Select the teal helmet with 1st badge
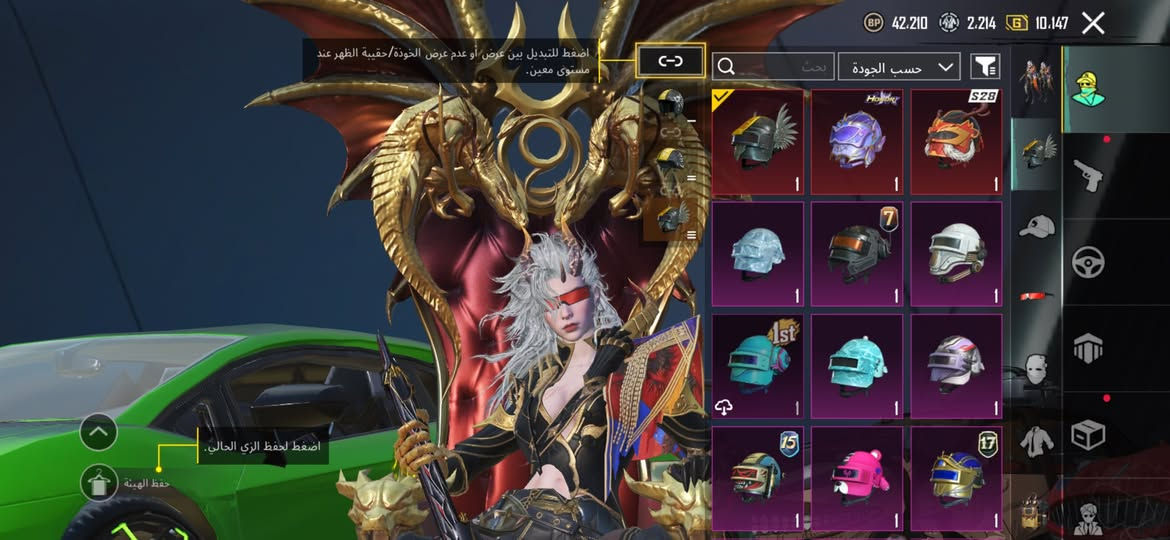The height and width of the screenshot is (540, 1170). [x=758, y=366]
